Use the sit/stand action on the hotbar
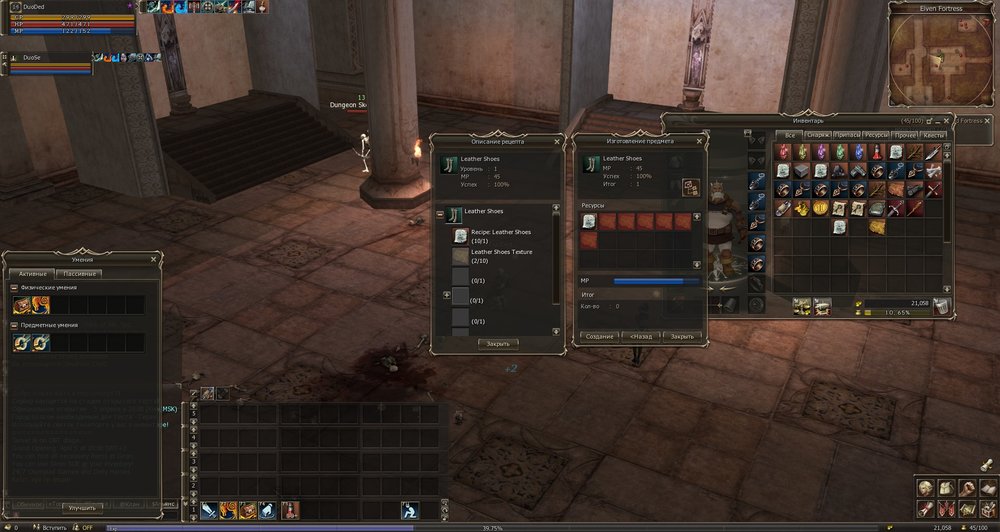The width and height of the screenshot is (1000, 532). click(x=409, y=510)
